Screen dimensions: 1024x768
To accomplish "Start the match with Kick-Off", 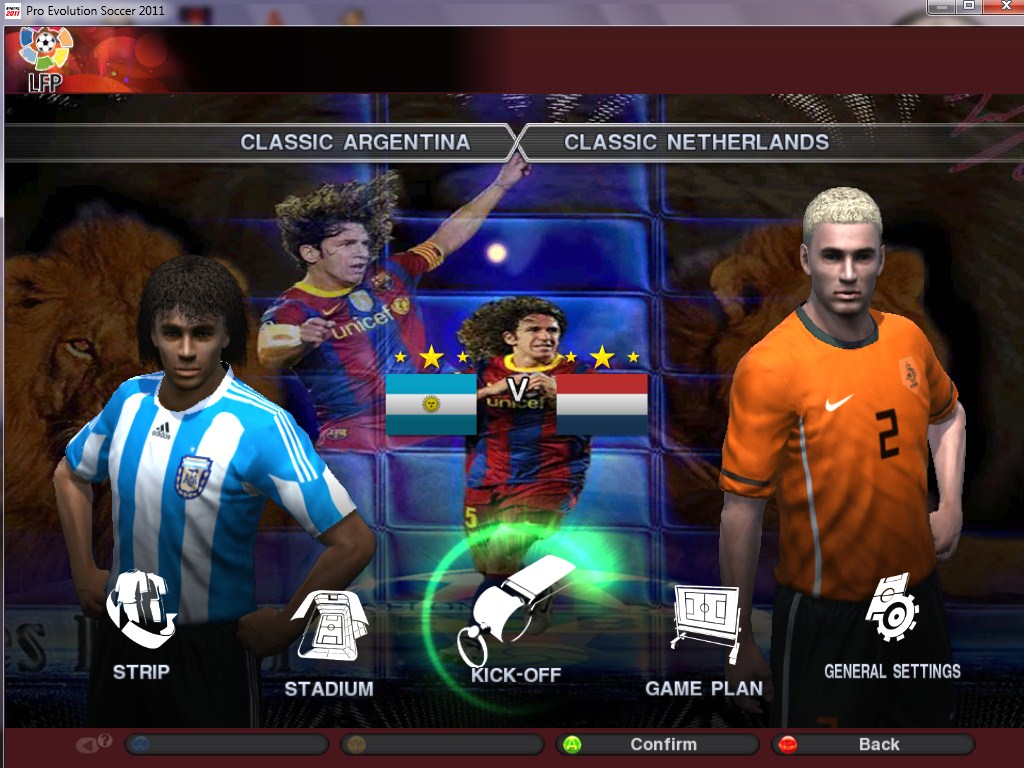I will (516, 628).
